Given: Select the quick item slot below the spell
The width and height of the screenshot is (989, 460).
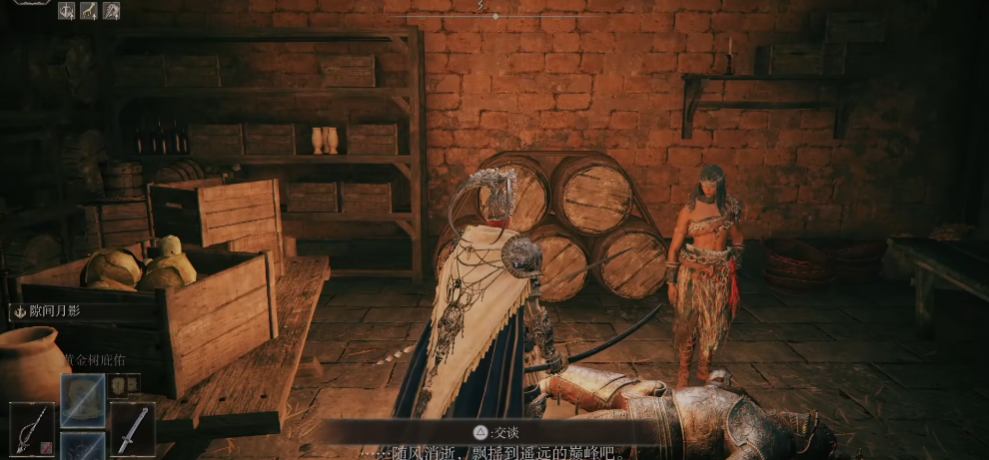Looking at the screenshot, I should (82, 447).
